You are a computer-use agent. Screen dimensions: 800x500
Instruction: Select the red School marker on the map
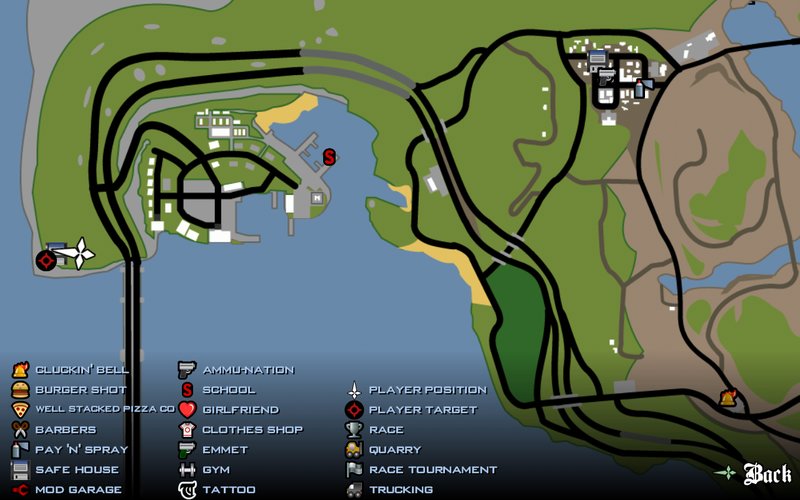[x=329, y=157]
